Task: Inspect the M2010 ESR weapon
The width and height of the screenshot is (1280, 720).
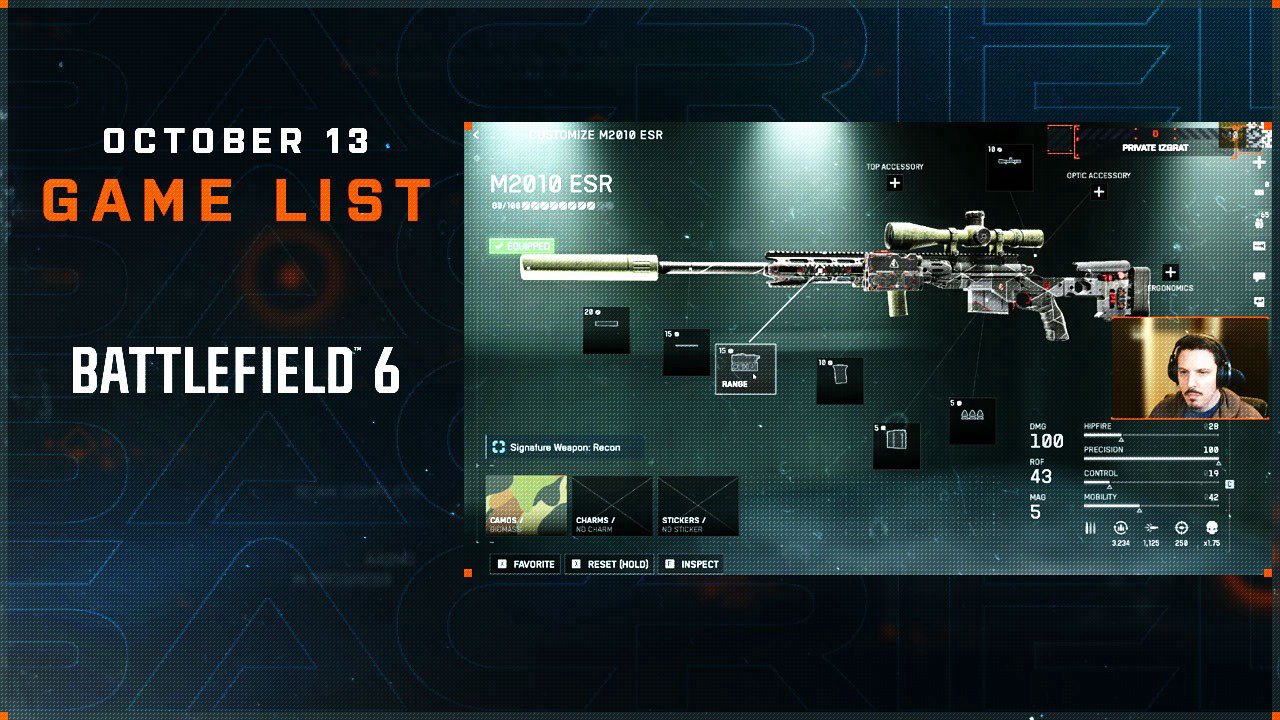Action: pos(692,564)
